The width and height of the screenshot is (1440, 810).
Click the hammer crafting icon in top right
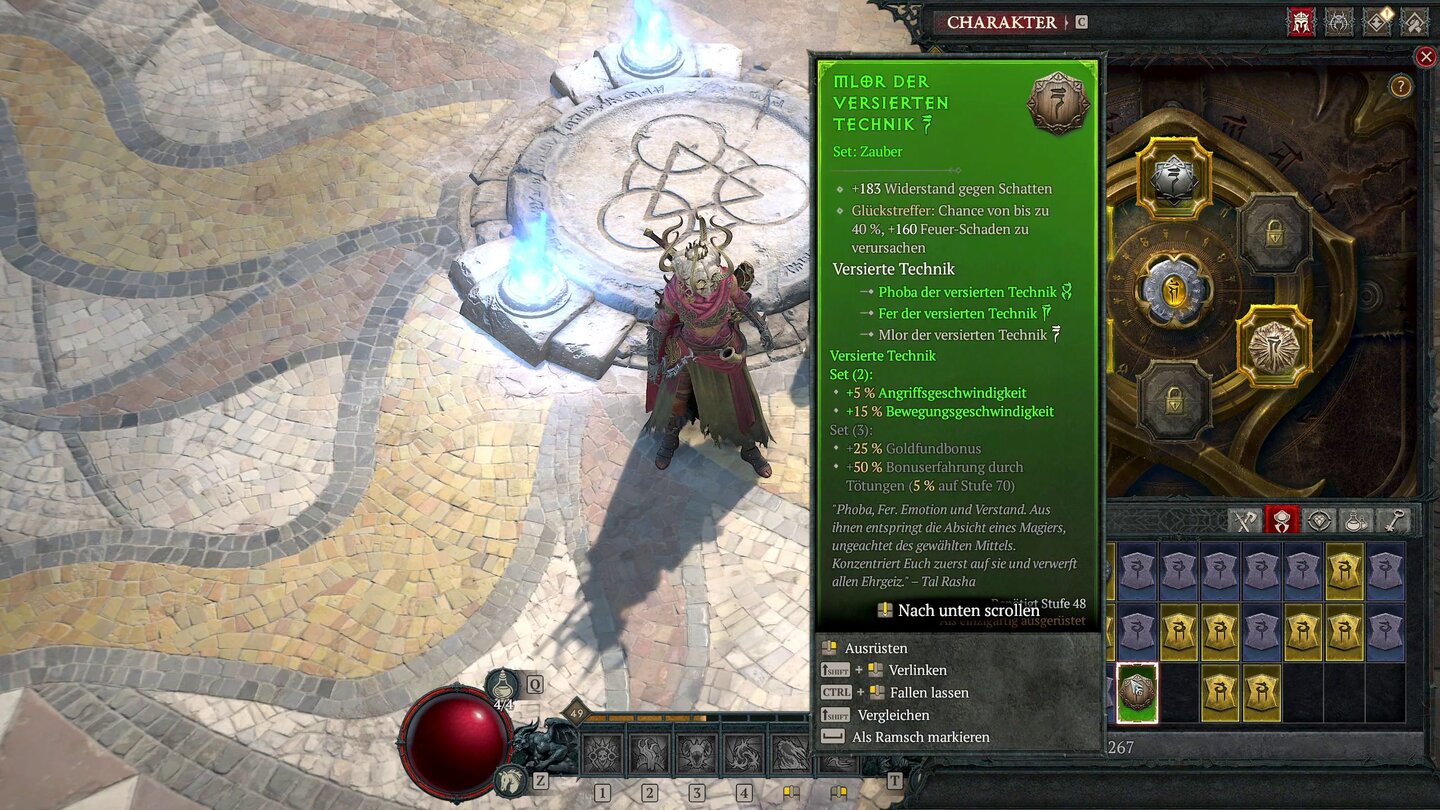pyautogui.click(x=1413, y=22)
